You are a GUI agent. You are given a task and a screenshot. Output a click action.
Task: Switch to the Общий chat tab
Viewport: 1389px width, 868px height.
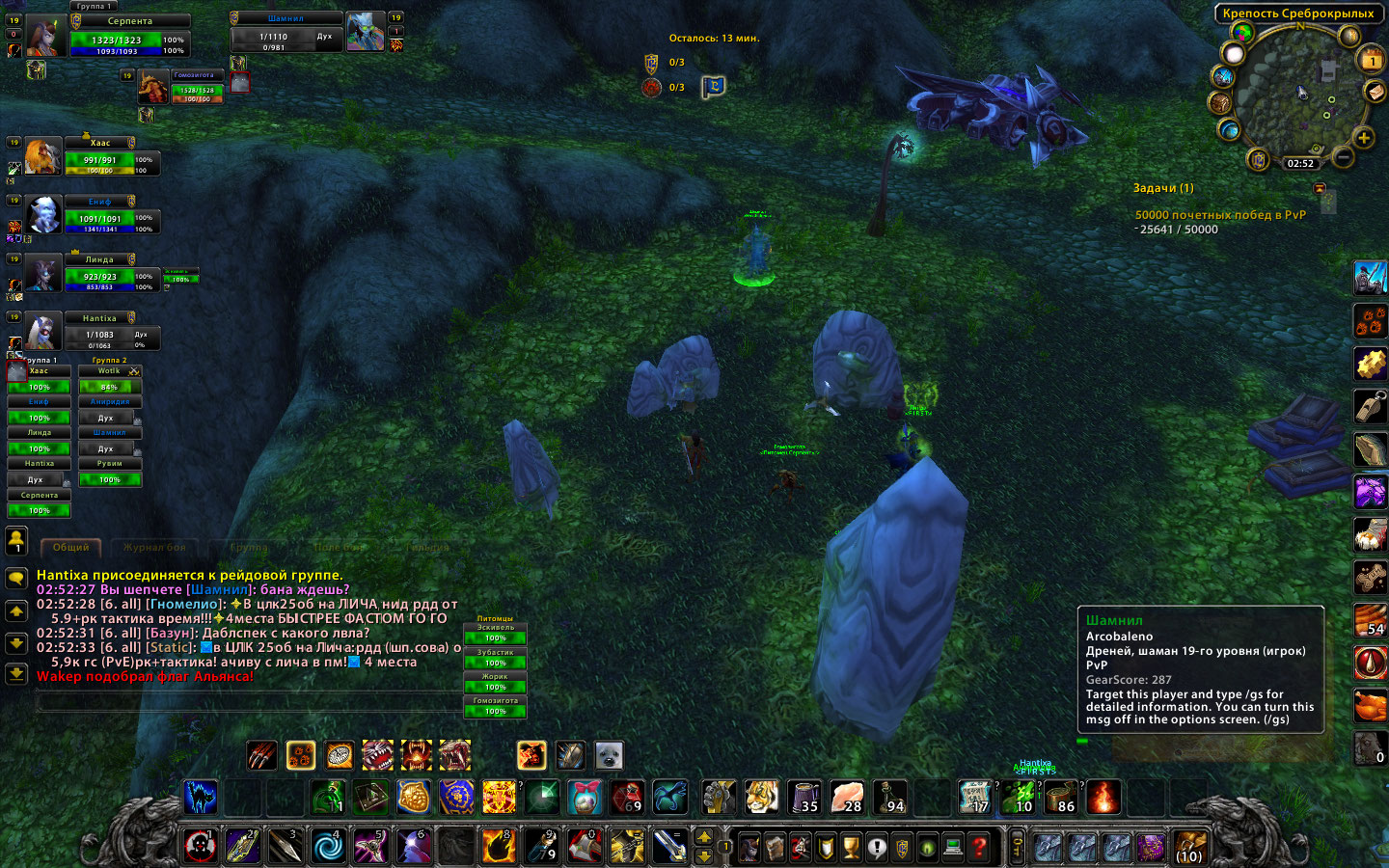coord(70,547)
